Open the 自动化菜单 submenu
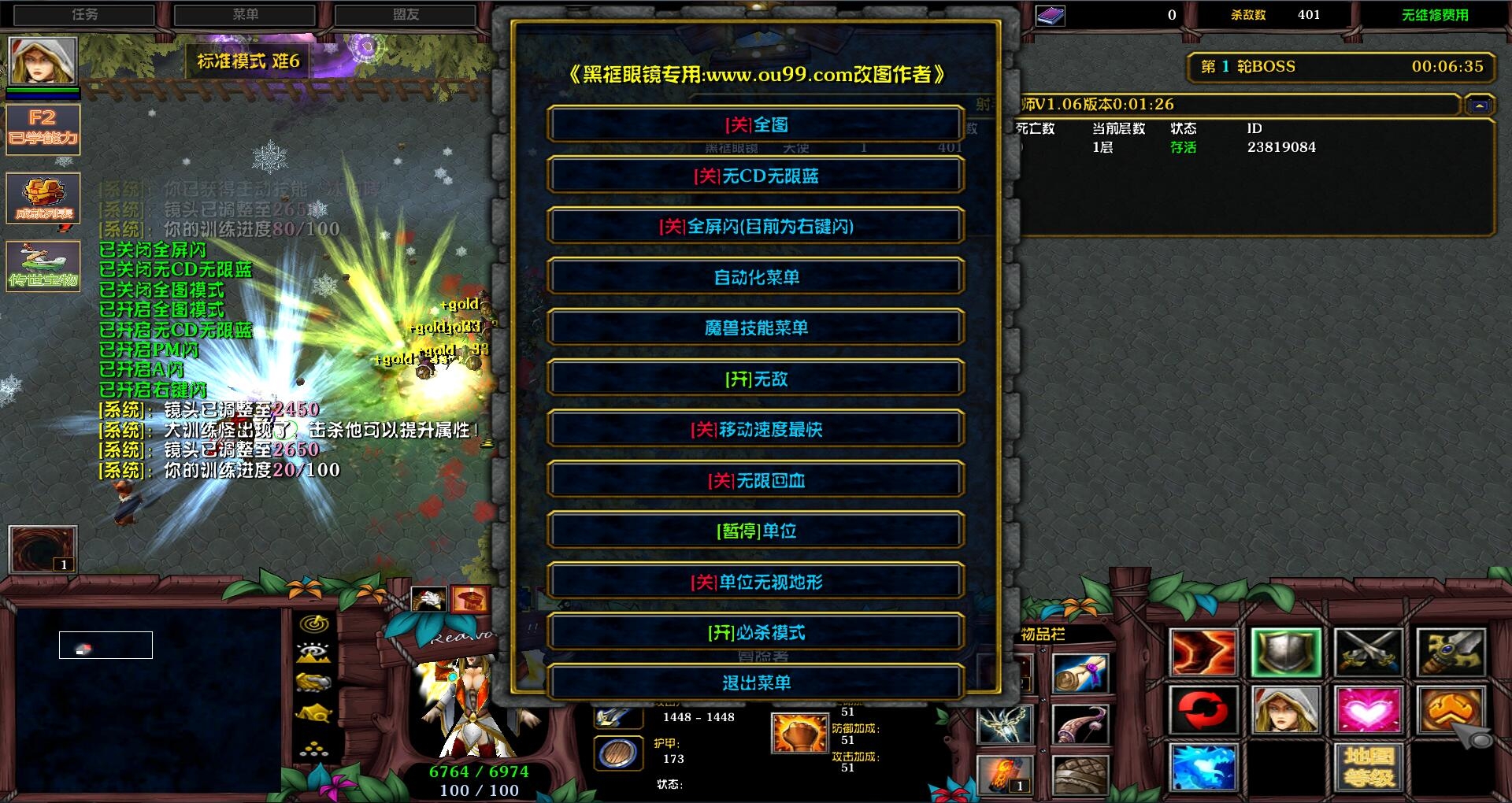 [x=756, y=277]
